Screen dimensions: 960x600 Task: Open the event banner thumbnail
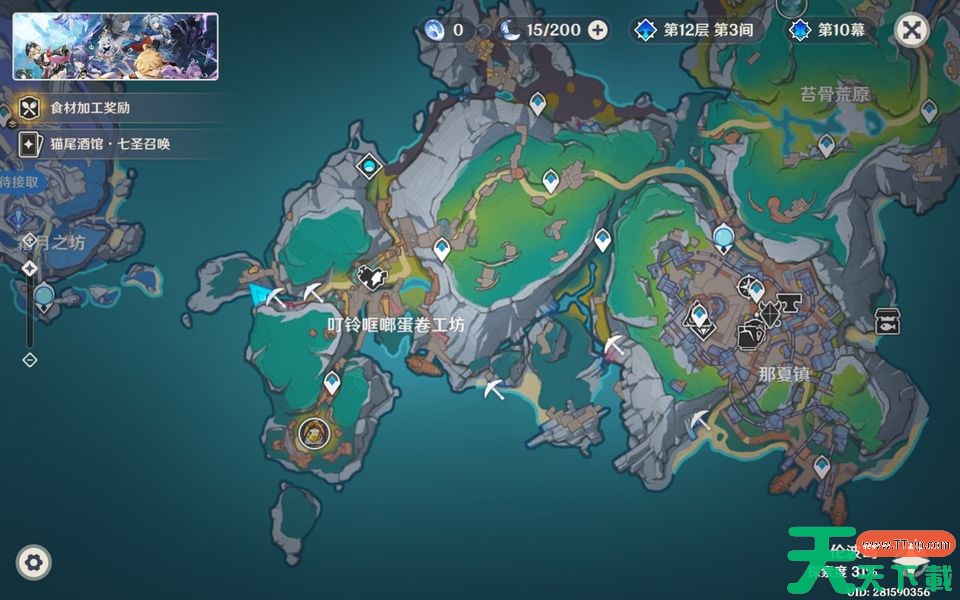click(x=115, y=46)
